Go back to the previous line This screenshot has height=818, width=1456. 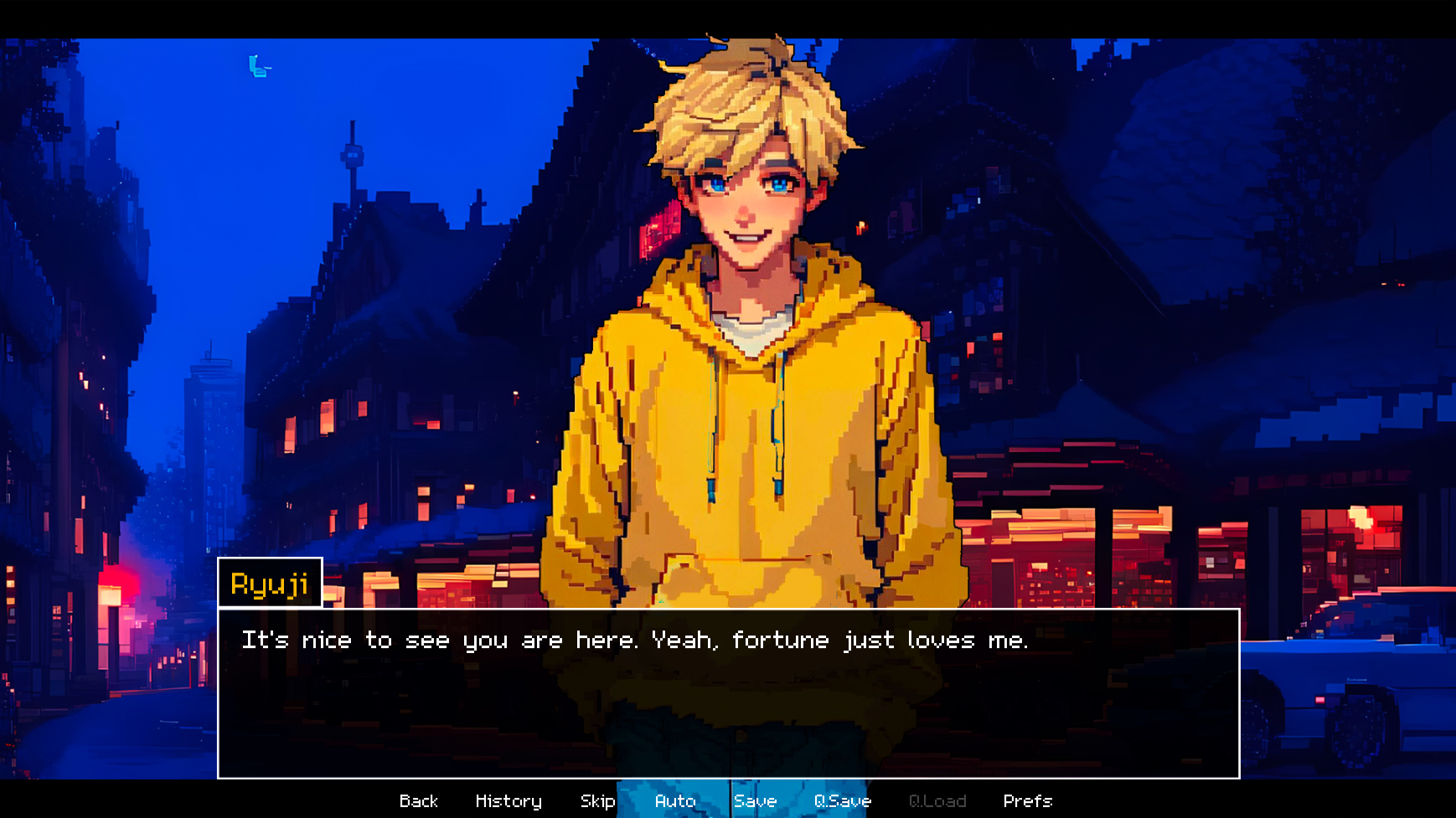point(419,801)
